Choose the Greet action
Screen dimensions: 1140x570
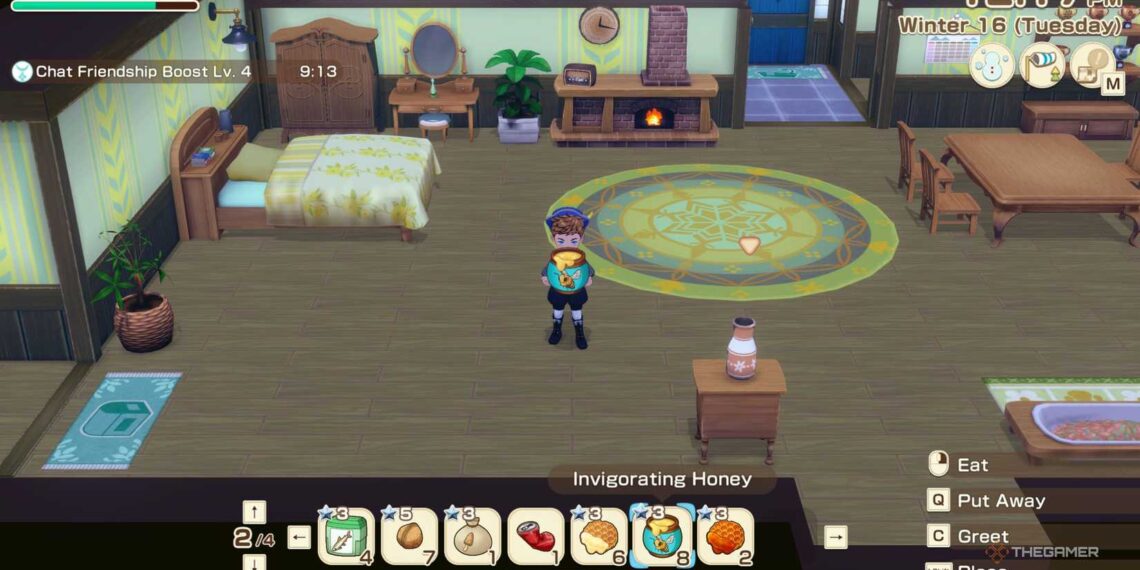point(982,537)
